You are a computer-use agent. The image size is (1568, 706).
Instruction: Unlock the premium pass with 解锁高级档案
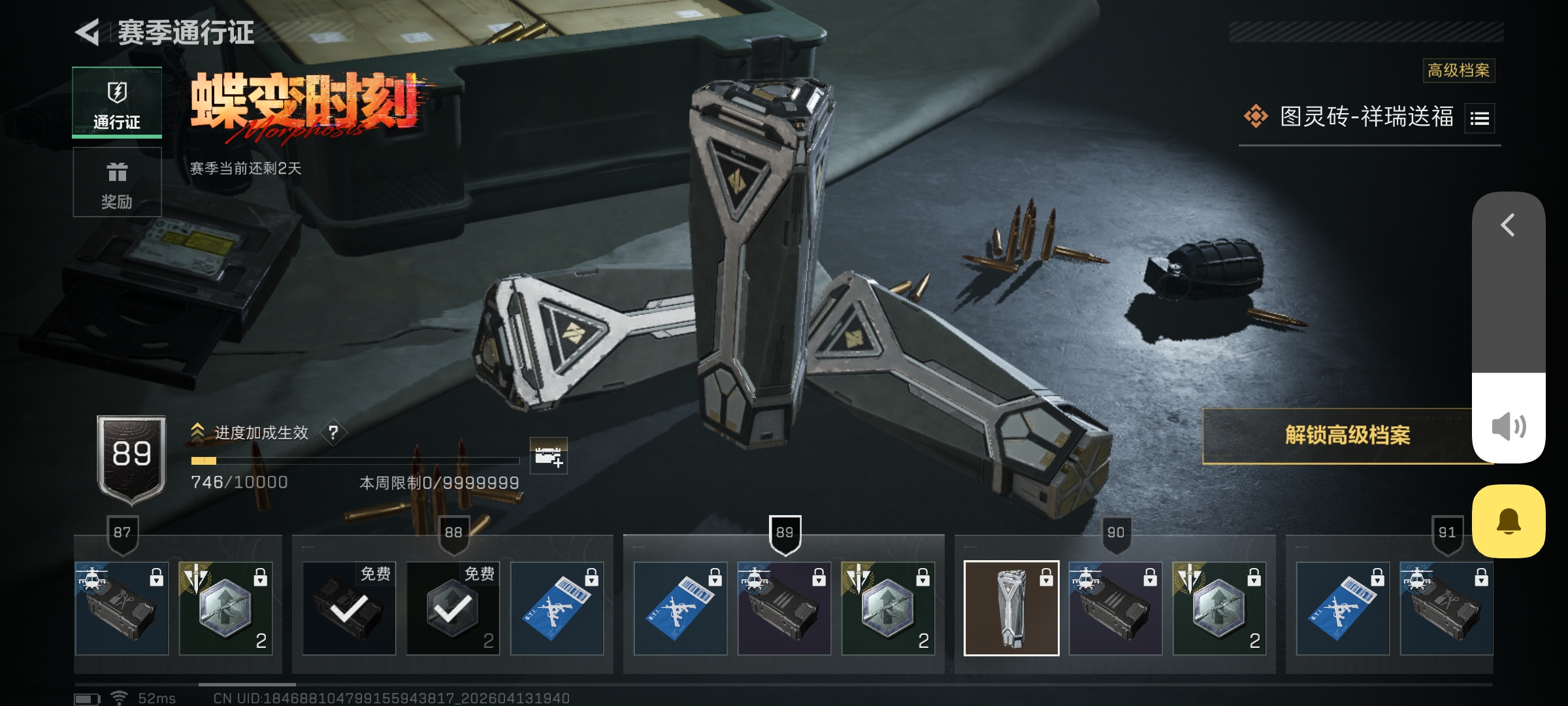pos(1346,435)
